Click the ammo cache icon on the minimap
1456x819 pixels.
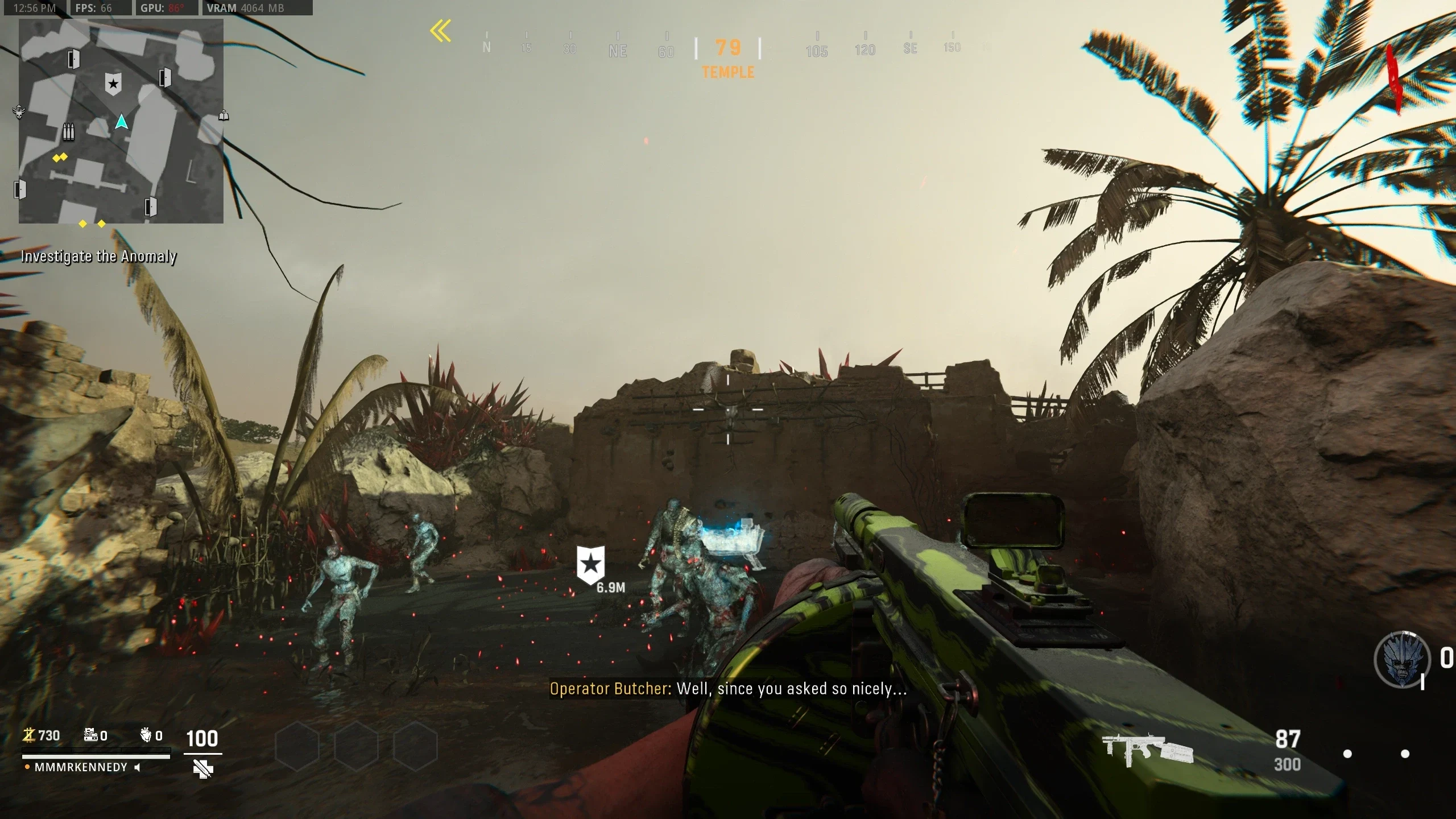pos(68,132)
